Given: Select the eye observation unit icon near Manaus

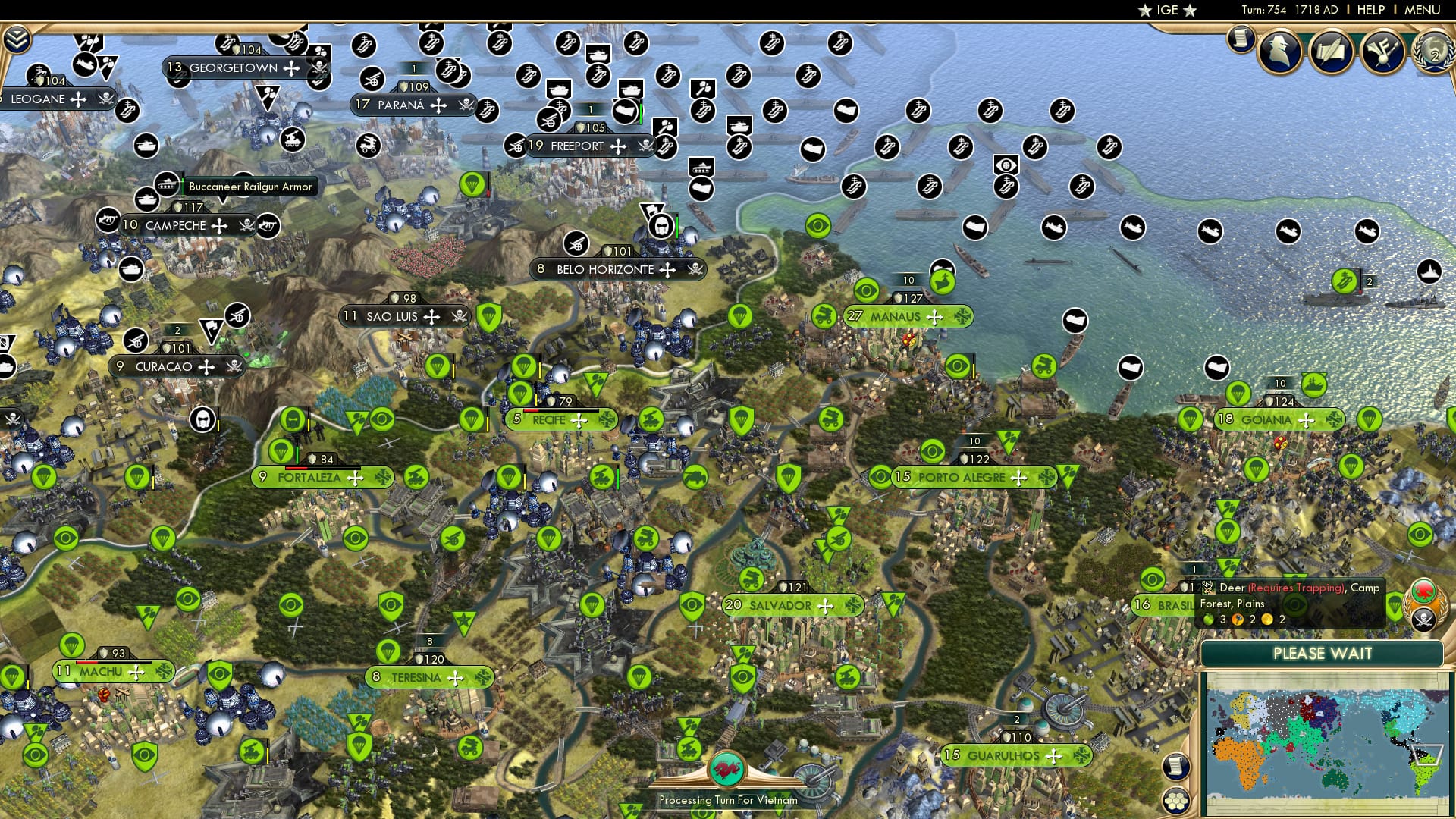Looking at the screenshot, I should 866,290.
